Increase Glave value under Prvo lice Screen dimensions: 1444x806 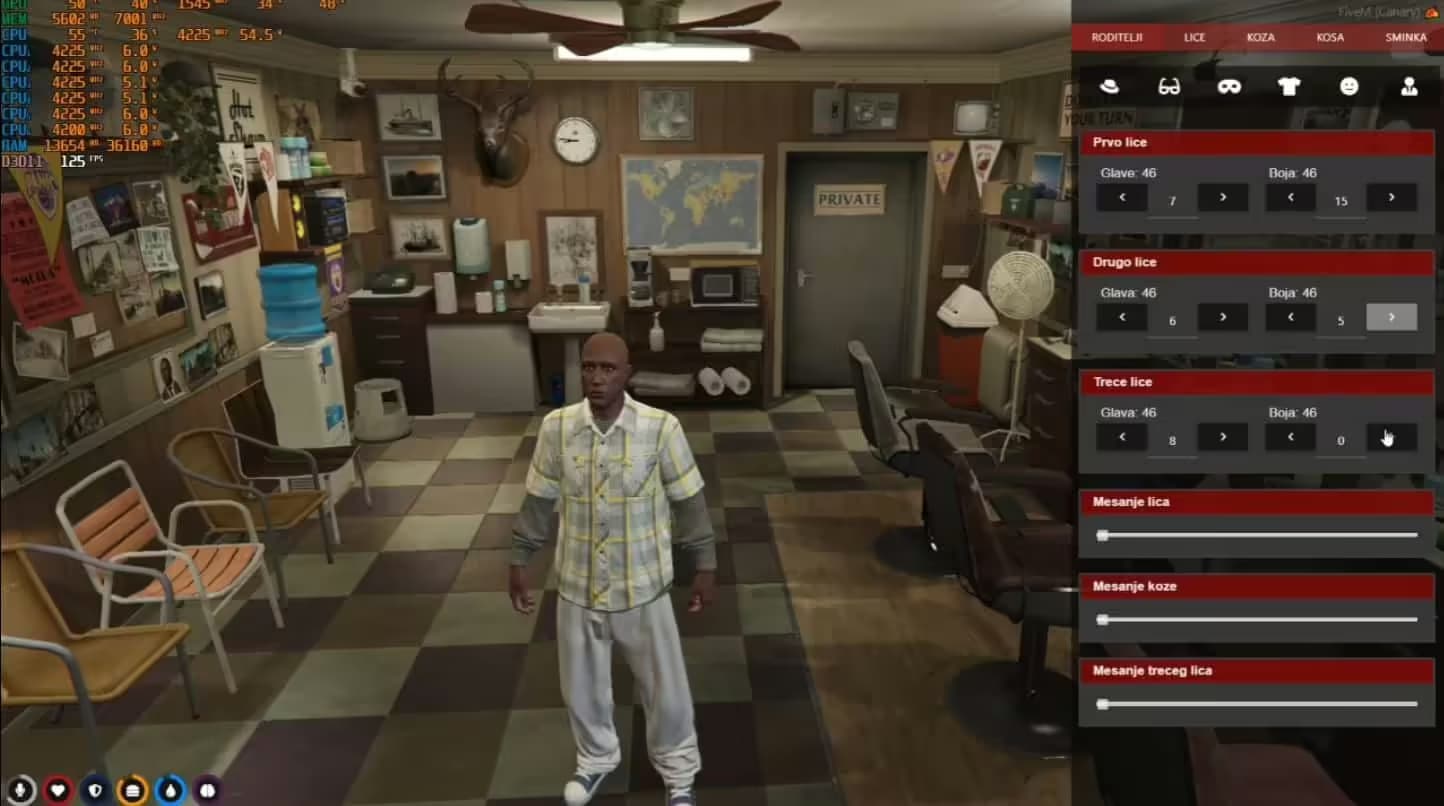[1222, 198]
